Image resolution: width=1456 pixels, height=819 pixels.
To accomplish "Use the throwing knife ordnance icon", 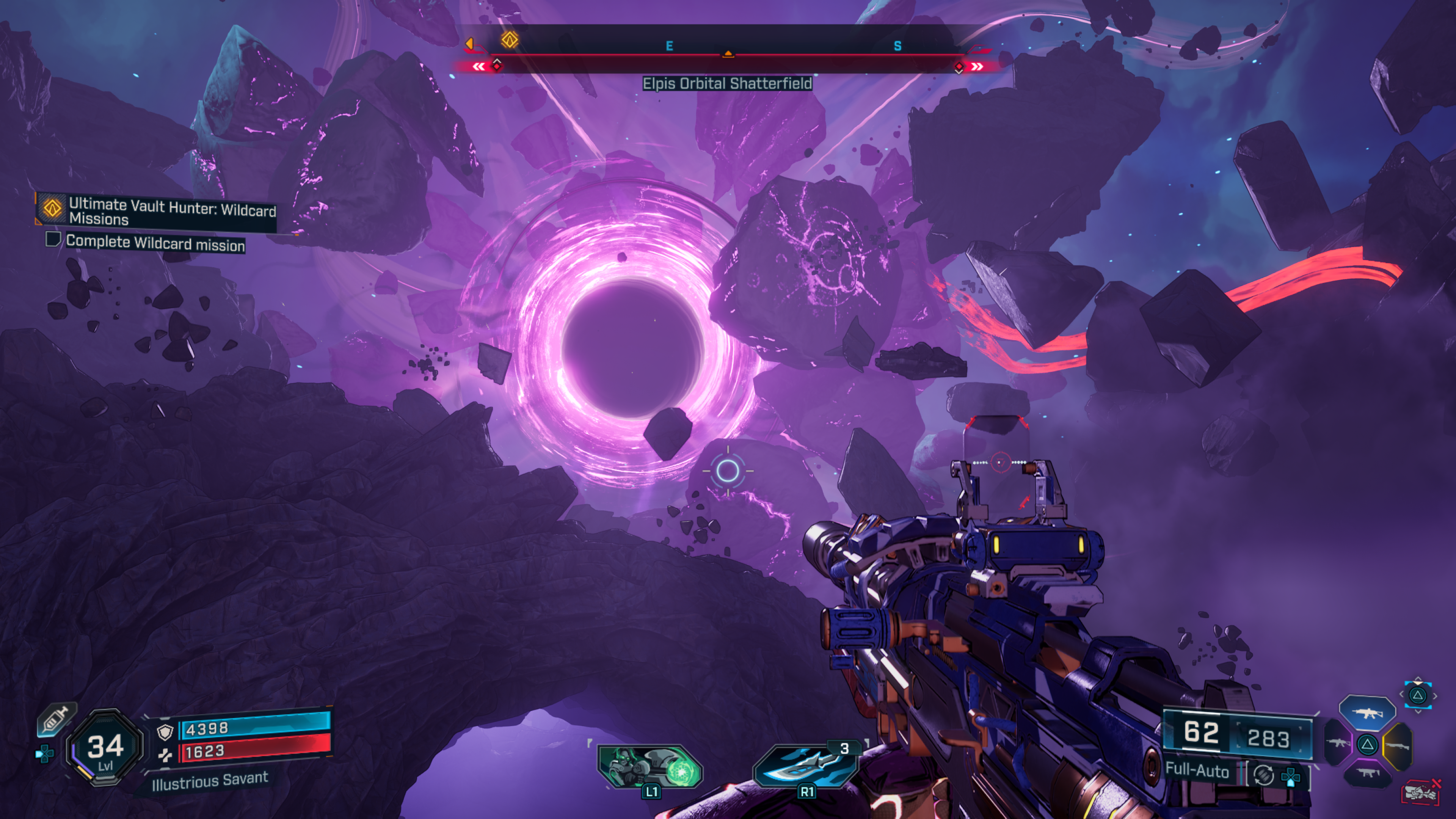I will click(x=805, y=766).
